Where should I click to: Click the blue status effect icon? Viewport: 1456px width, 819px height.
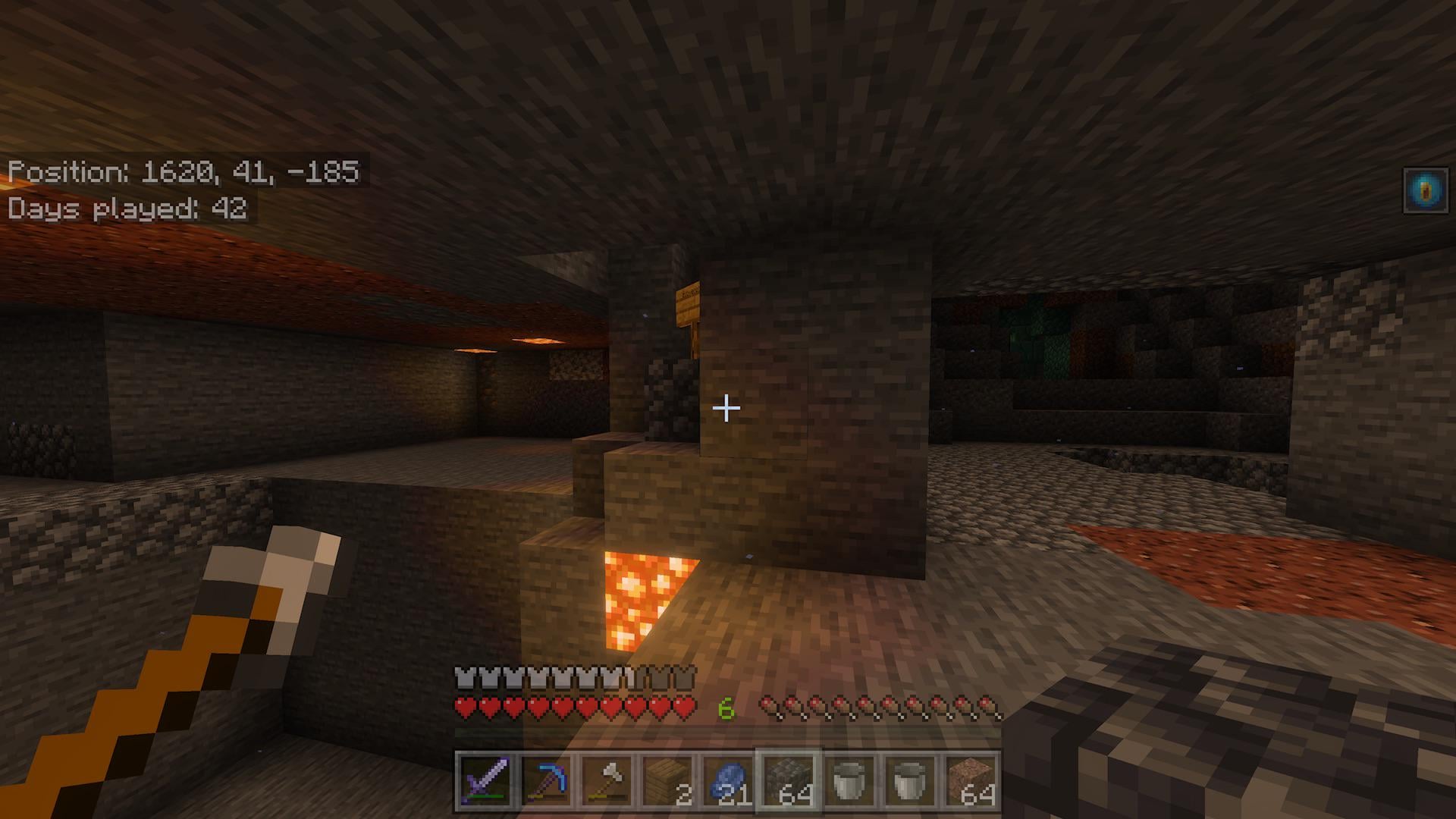tap(1426, 190)
